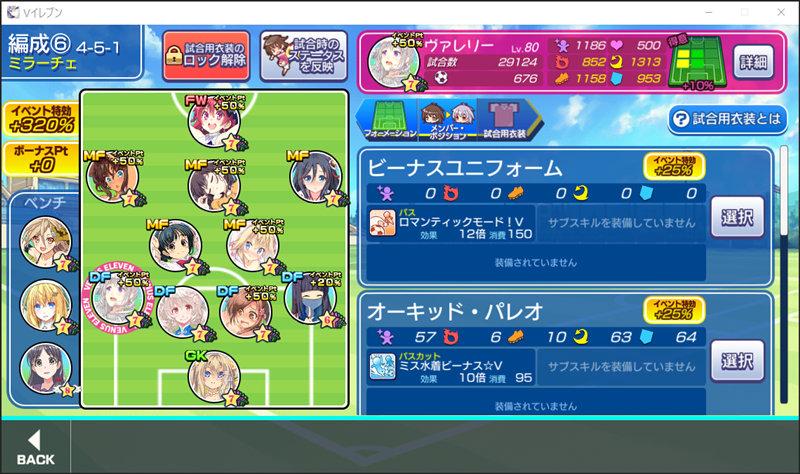
Task: Click the BACK arrow button
Action: point(36,447)
